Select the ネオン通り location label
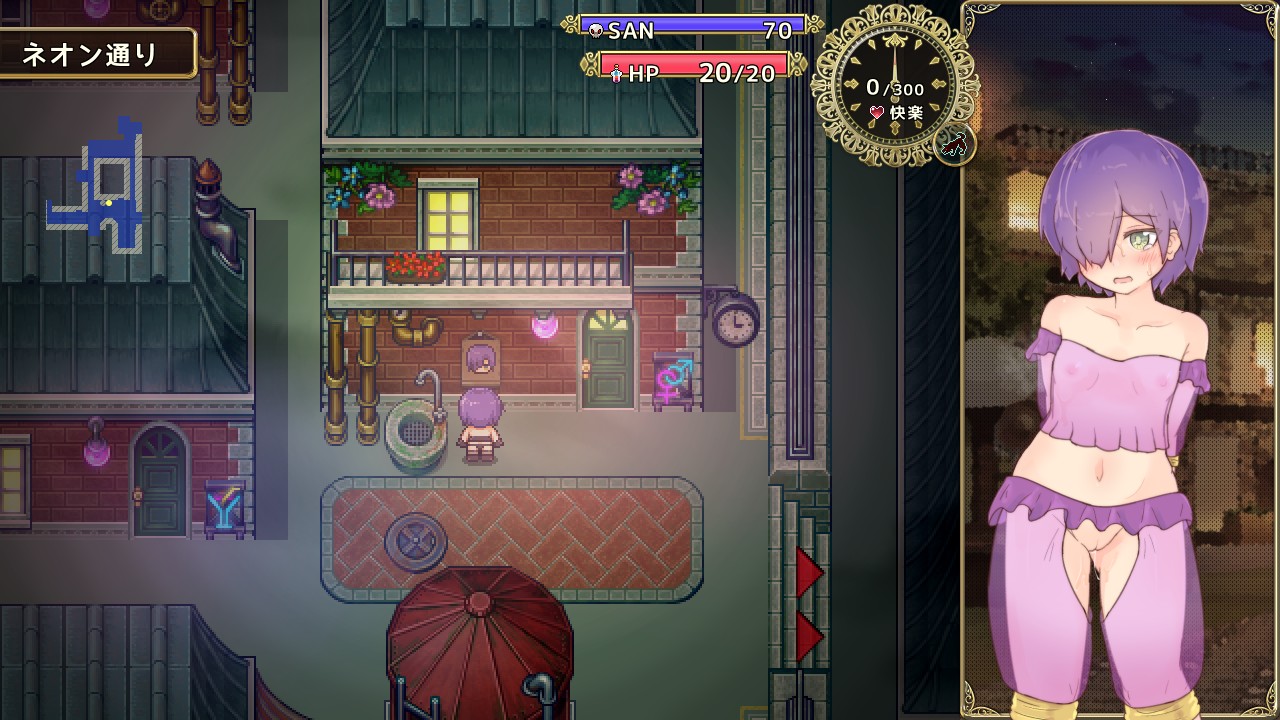Image resolution: width=1280 pixels, height=720 pixels. 92,54
